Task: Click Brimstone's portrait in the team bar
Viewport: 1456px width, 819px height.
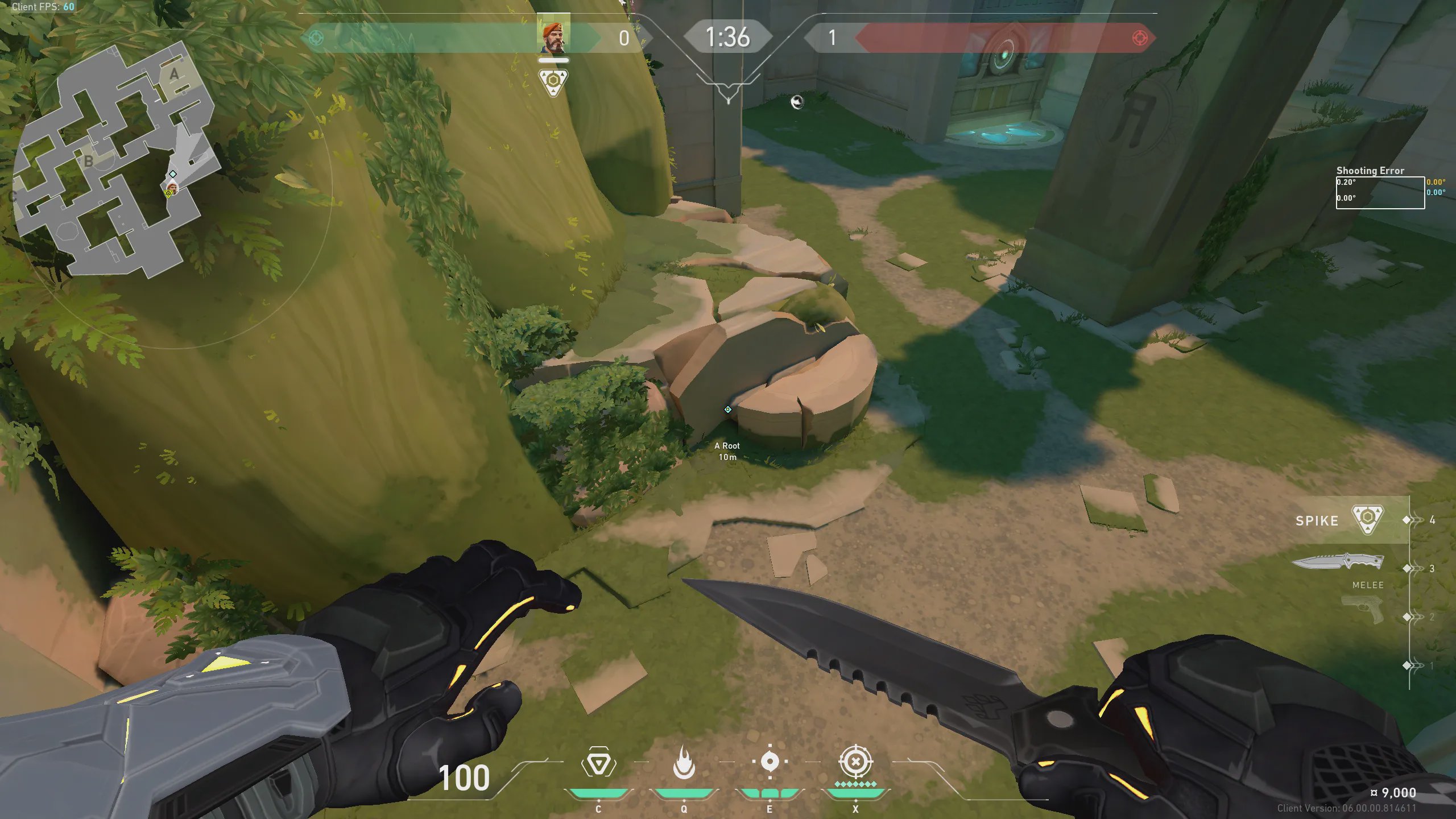Action: pos(553,38)
